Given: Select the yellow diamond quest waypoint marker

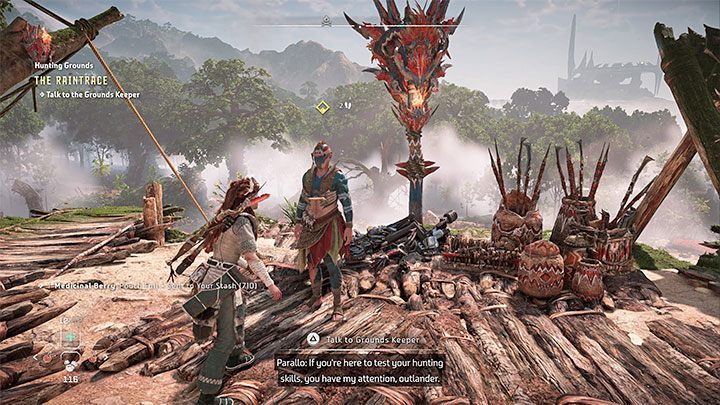Looking at the screenshot, I should pyautogui.click(x=323, y=105).
